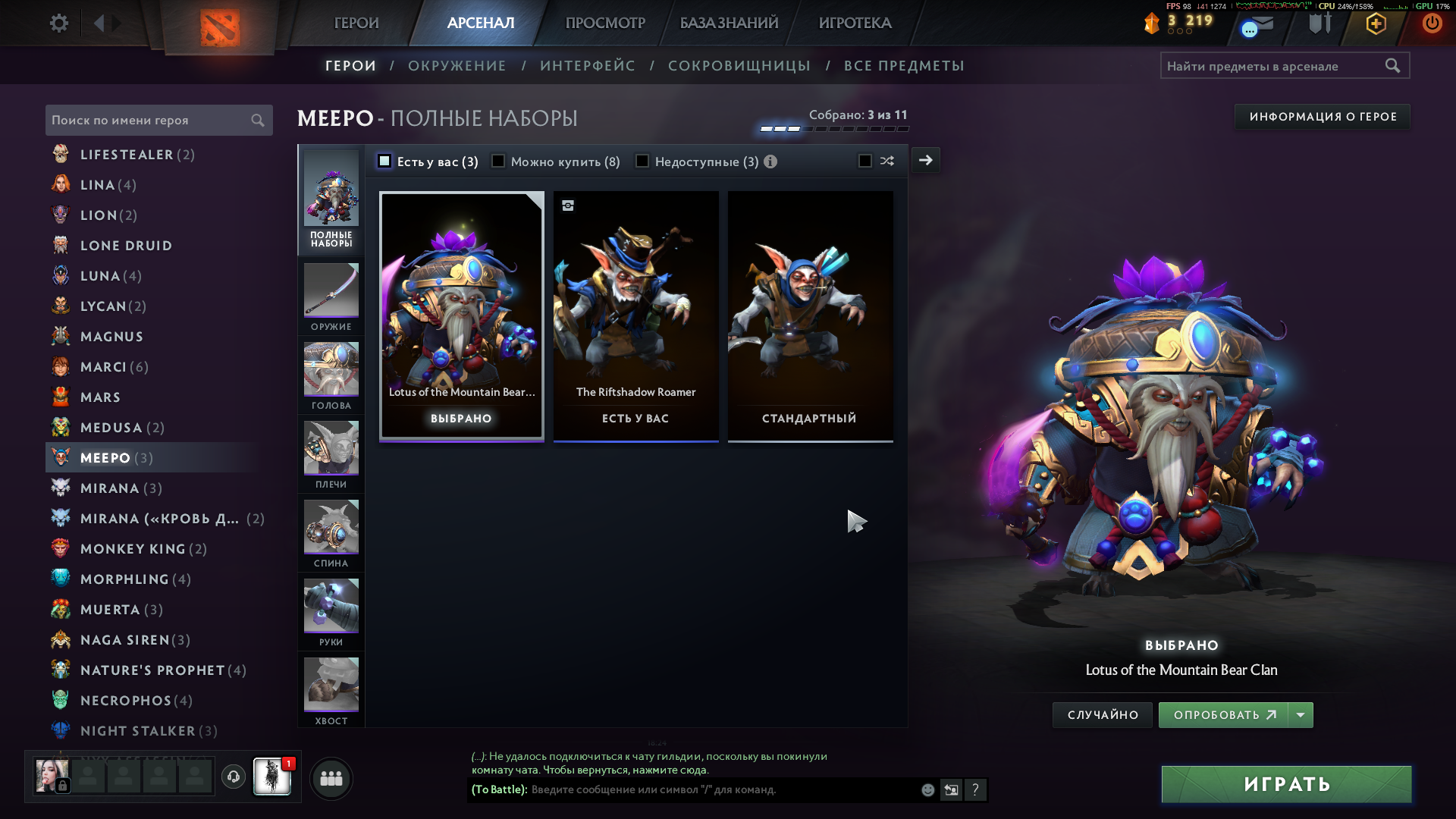This screenshot has width=1456, height=819.
Task: Go to the ИГРОТЕКА tab
Action: coord(855,24)
